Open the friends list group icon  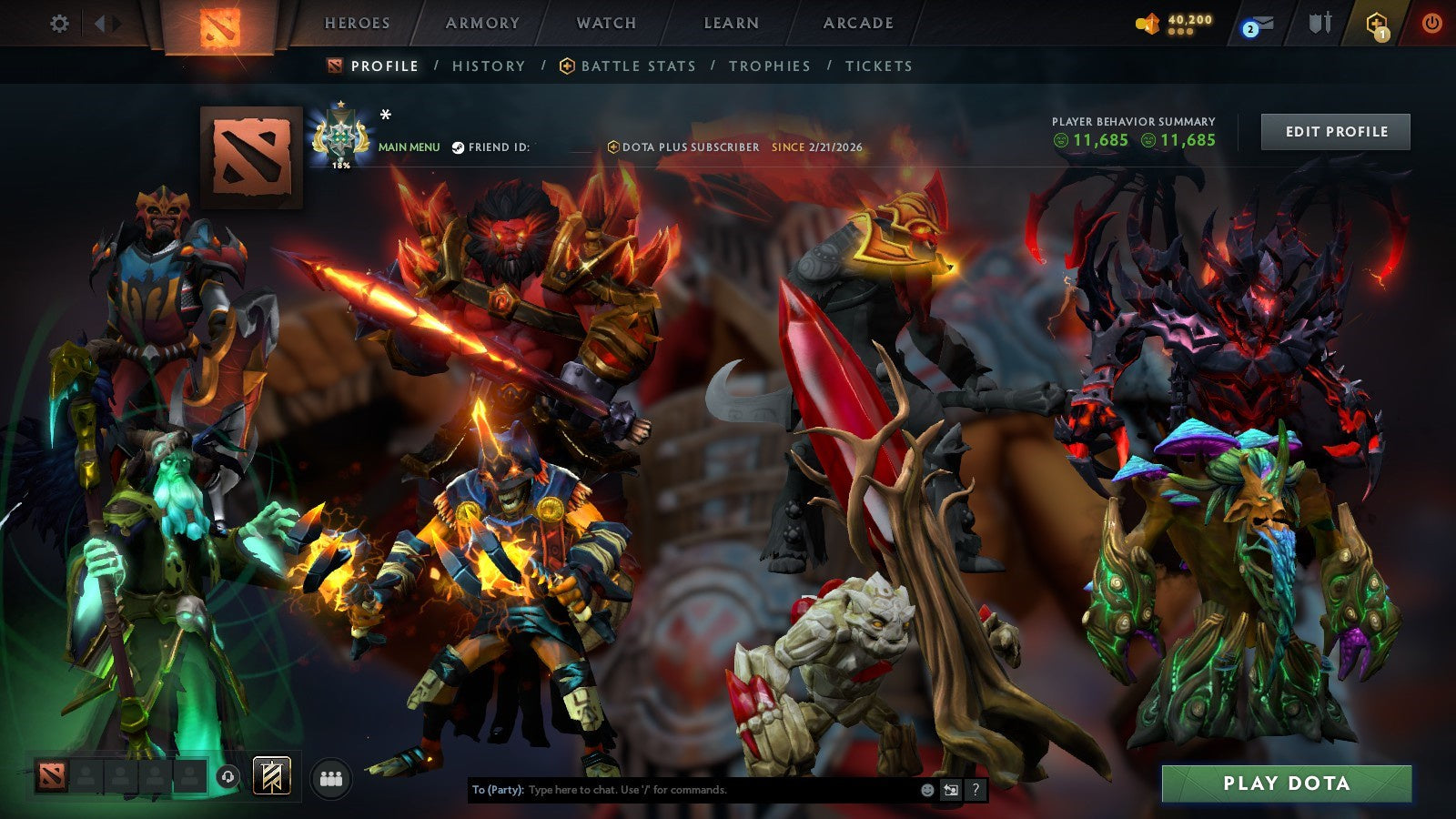point(332,778)
